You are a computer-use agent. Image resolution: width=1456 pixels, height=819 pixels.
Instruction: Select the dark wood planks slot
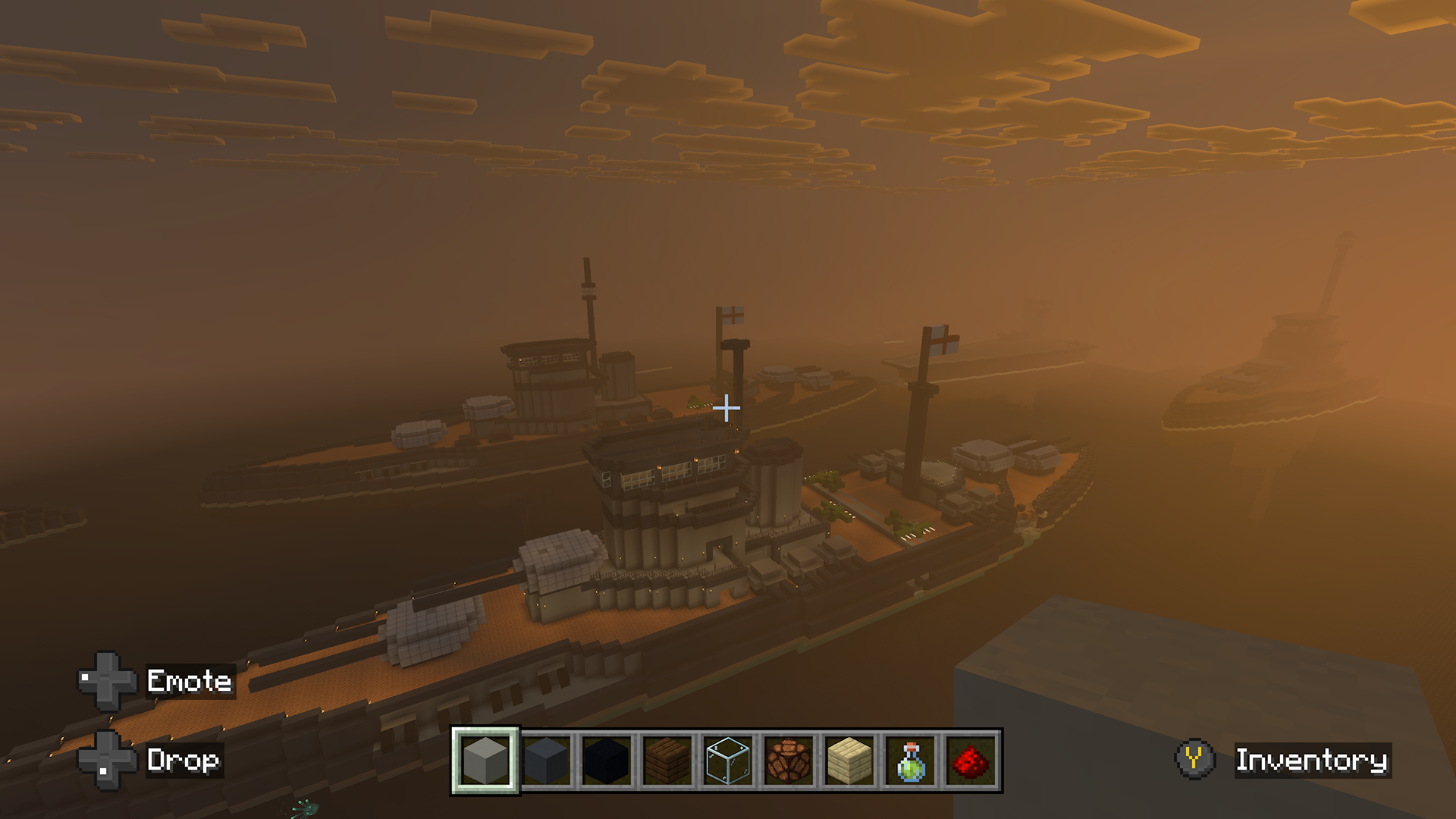pyautogui.click(x=667, y=761)
